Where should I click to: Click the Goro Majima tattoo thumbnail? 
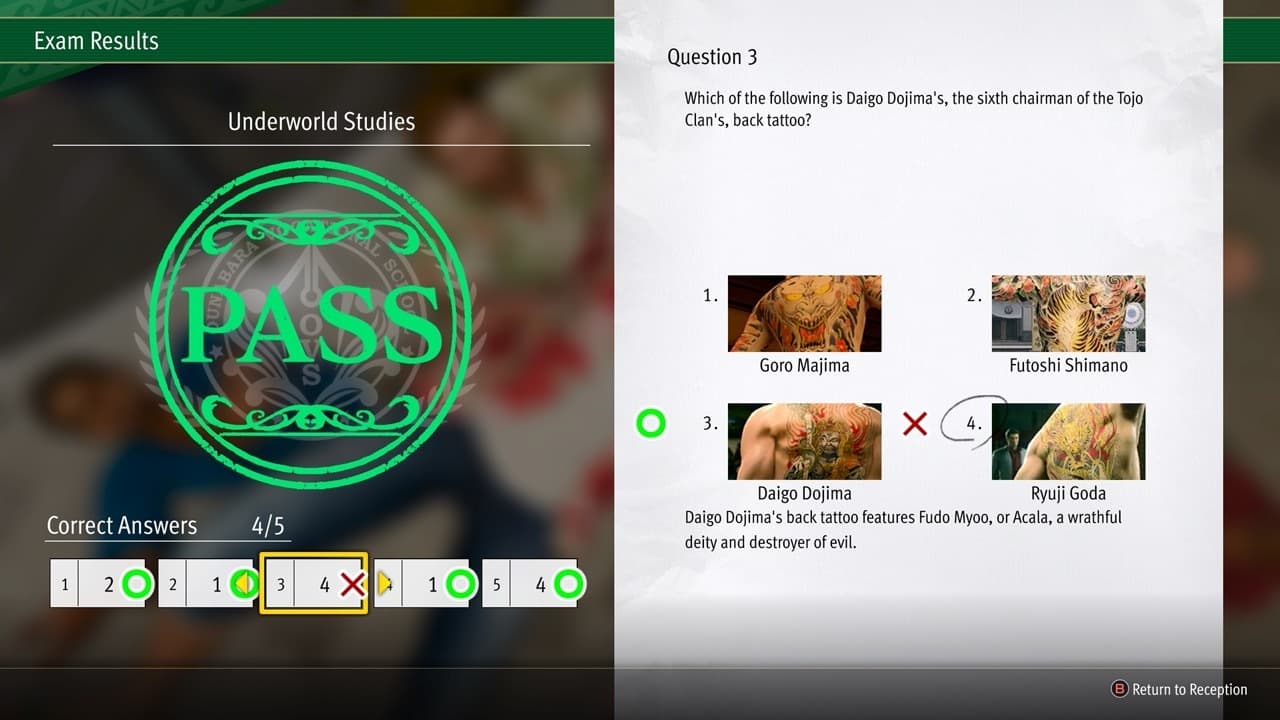[x=805, y=313]
